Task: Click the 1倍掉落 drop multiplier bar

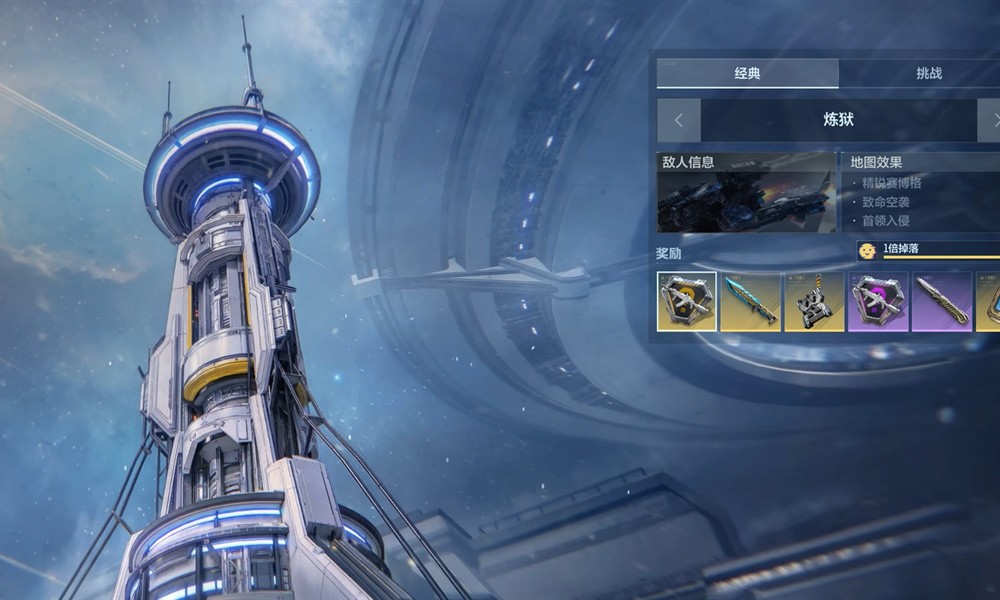Action: [930, 250]
